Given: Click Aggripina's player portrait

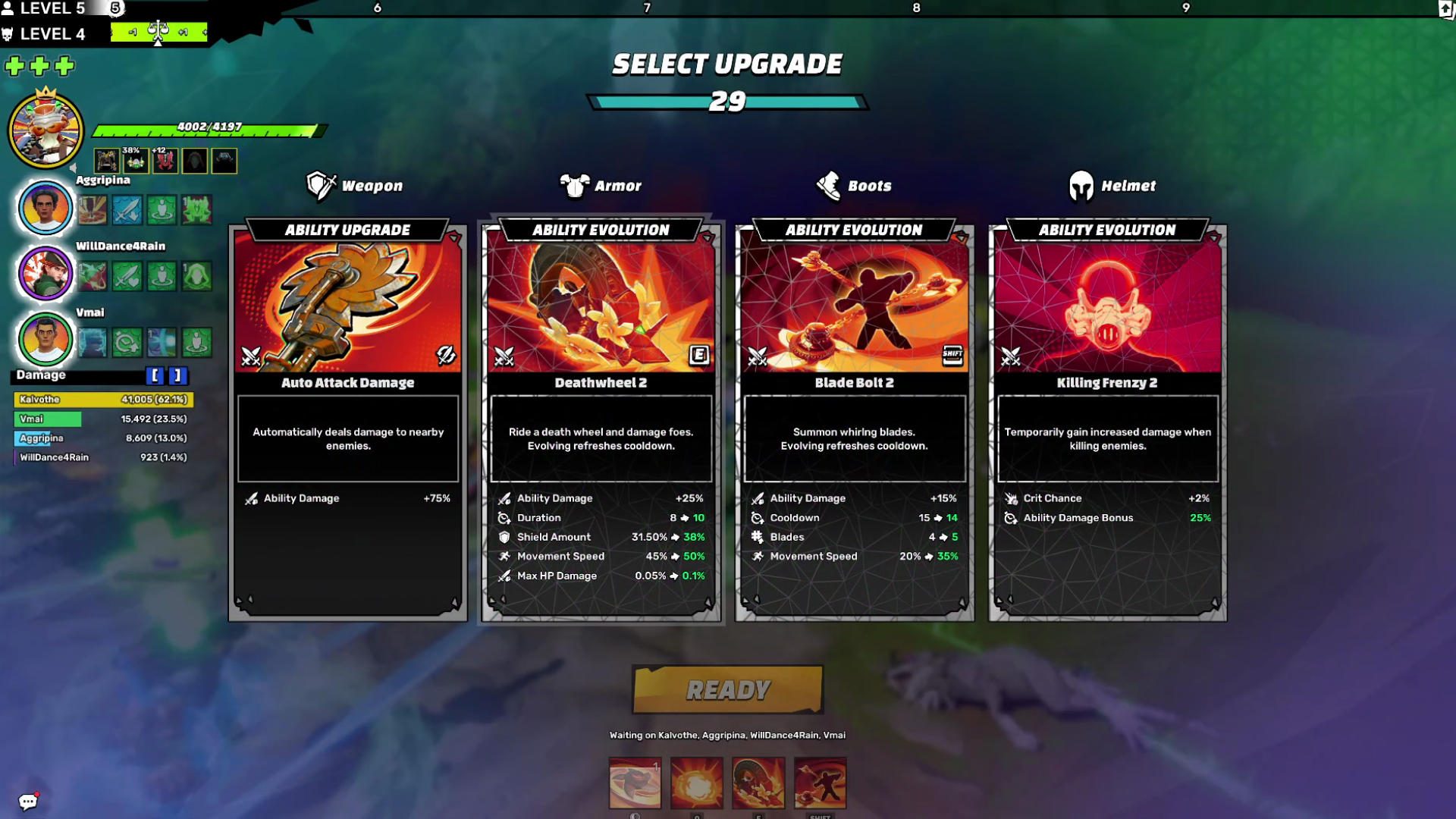Looking at the screenshot, I should [x=45, y=207].
